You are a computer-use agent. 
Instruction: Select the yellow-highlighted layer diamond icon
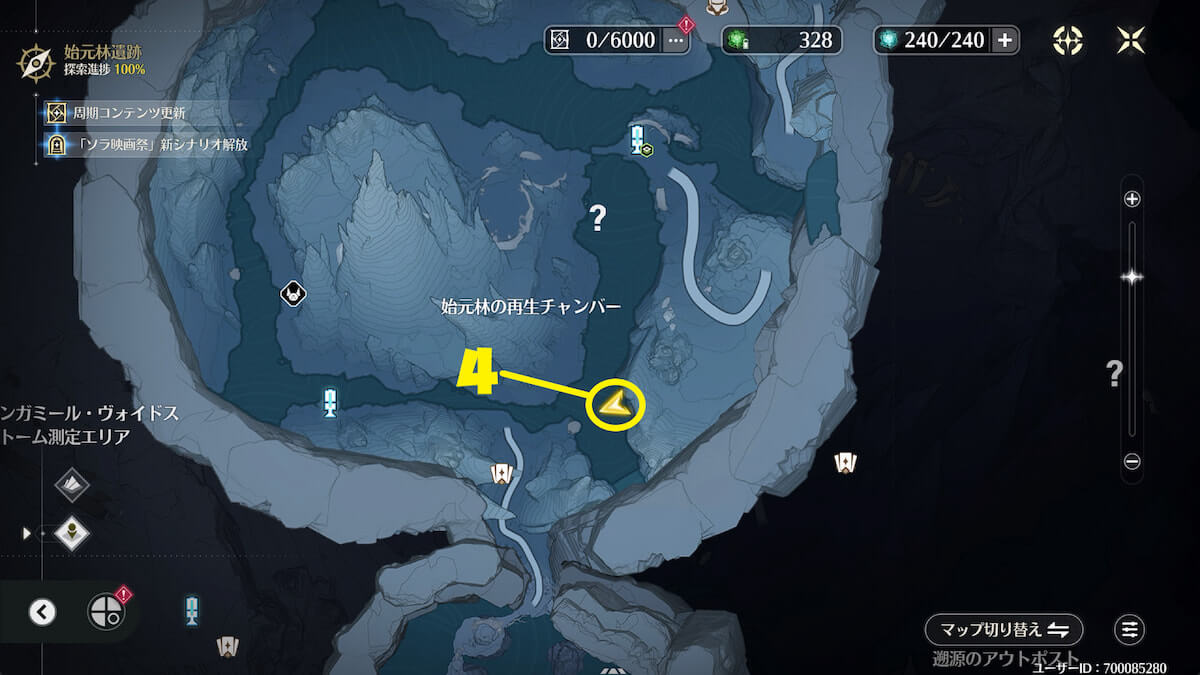click(72, 533)
